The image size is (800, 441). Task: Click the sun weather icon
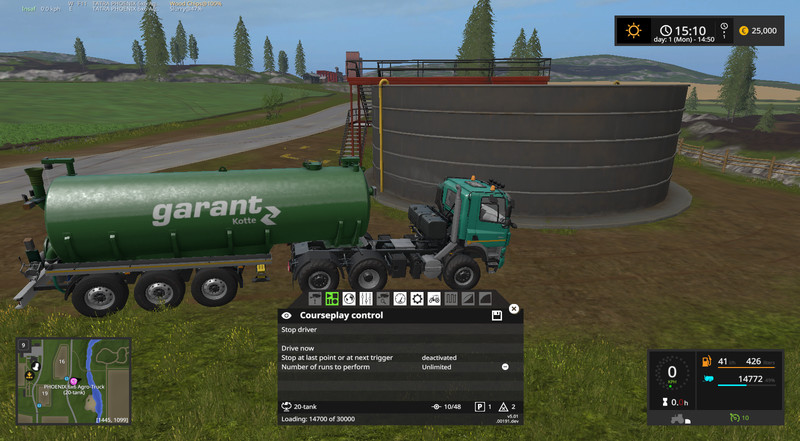[x=632, y=30]
